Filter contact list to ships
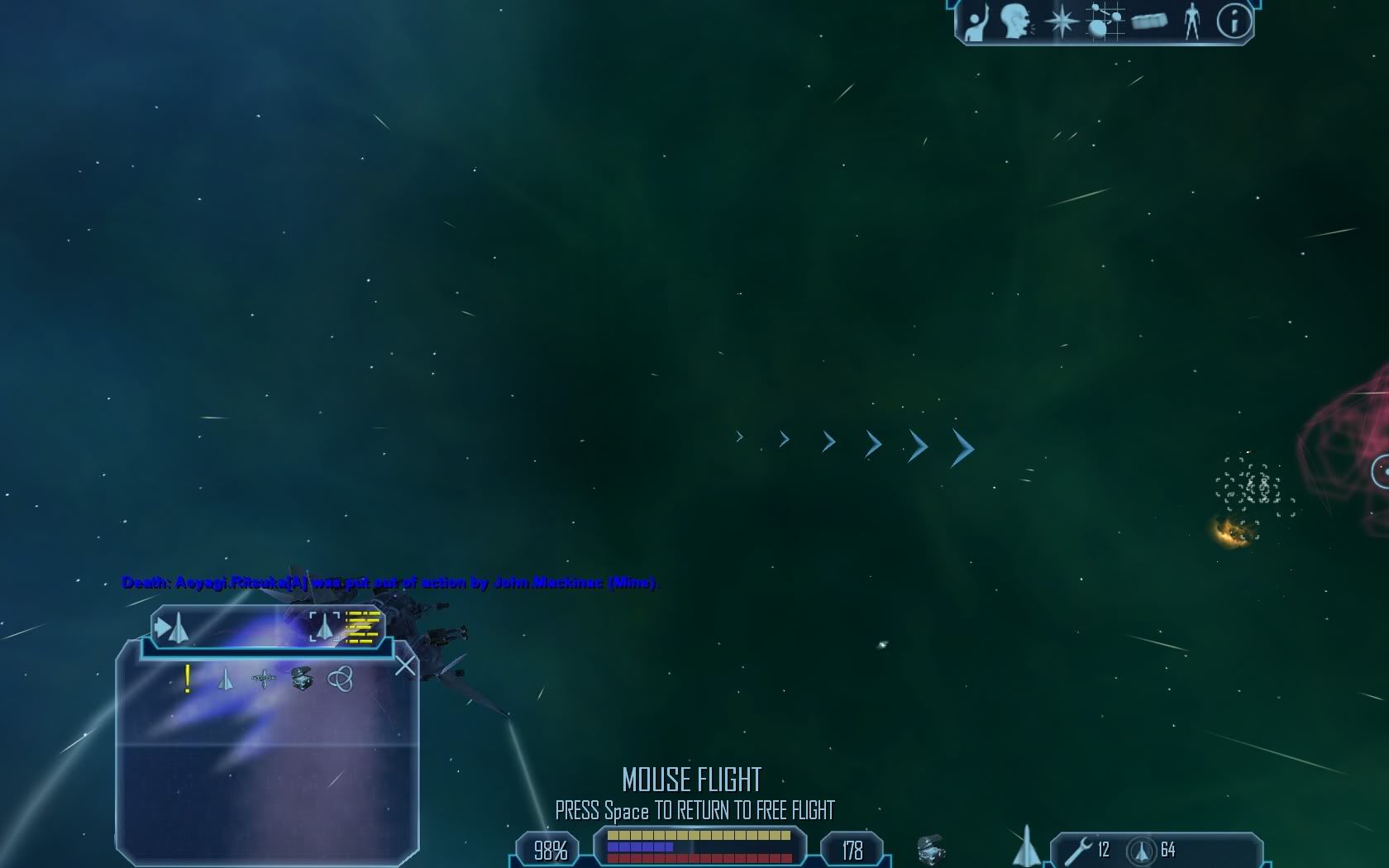 click(x=226, y=680)
